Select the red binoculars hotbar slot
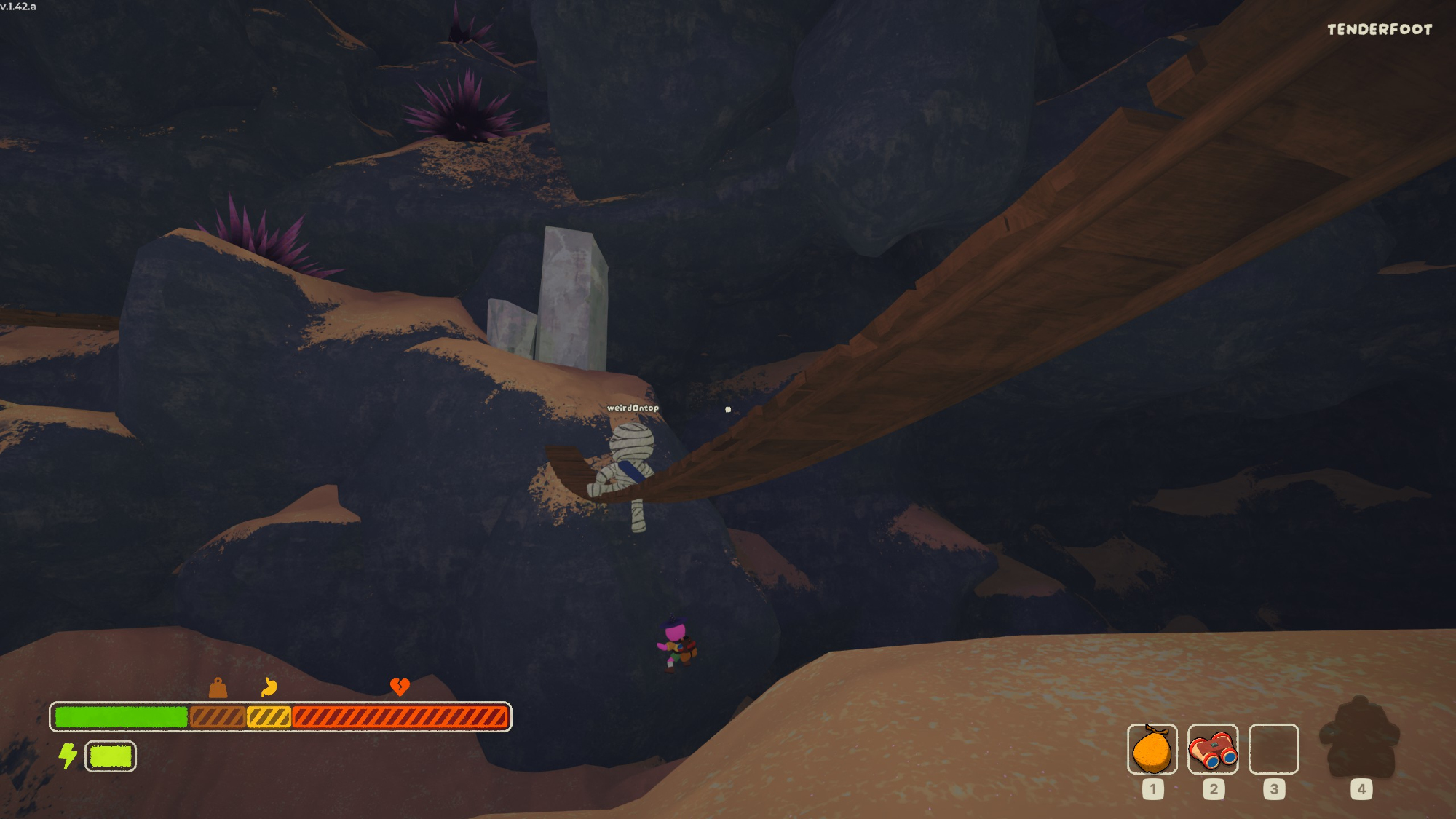This screenshot has width=1456, height=819. tap(1213, 749)
